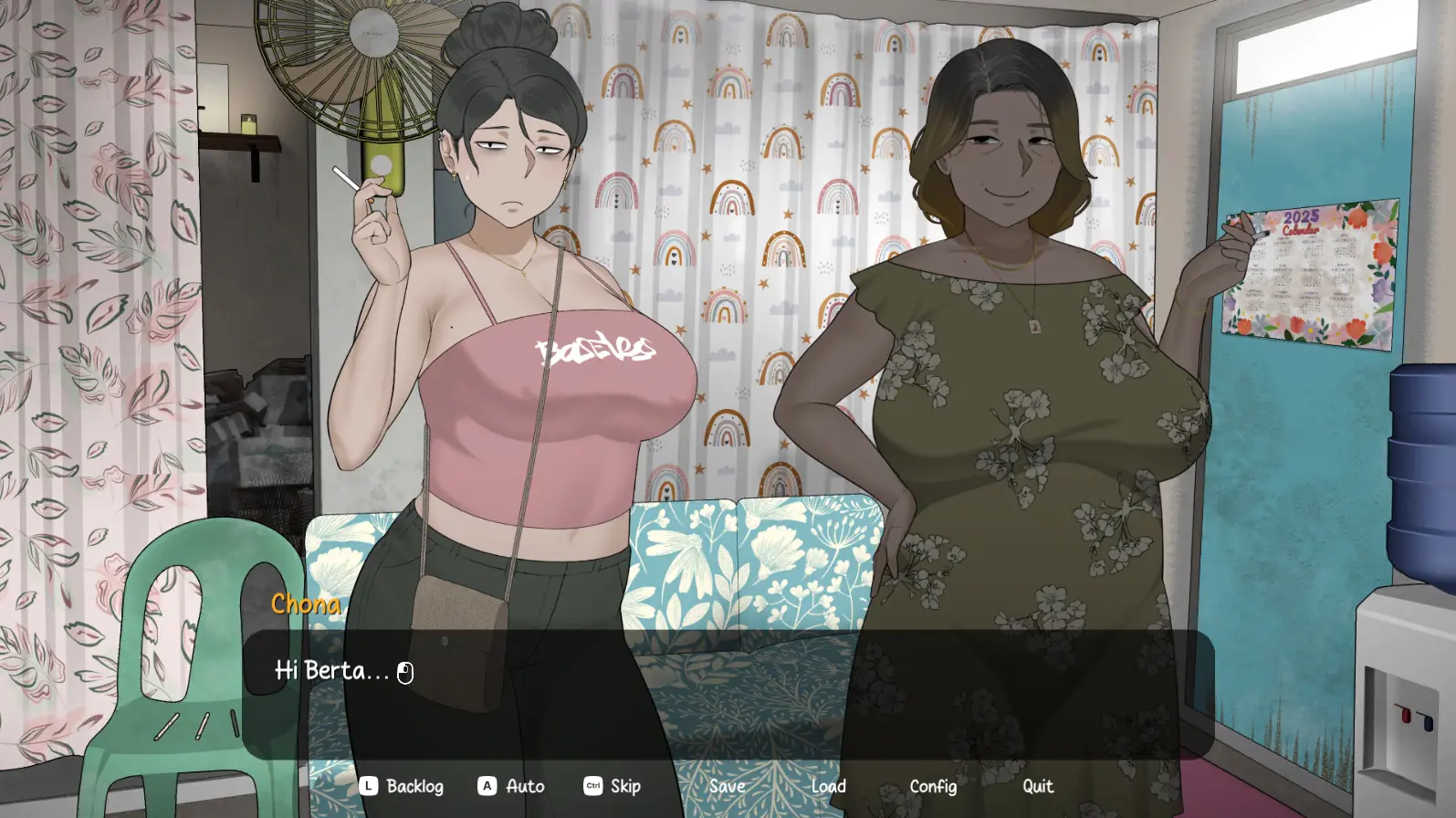The image size is (1456, 818).
Task: Open the Config settings
Action: (x=933, y=786)
